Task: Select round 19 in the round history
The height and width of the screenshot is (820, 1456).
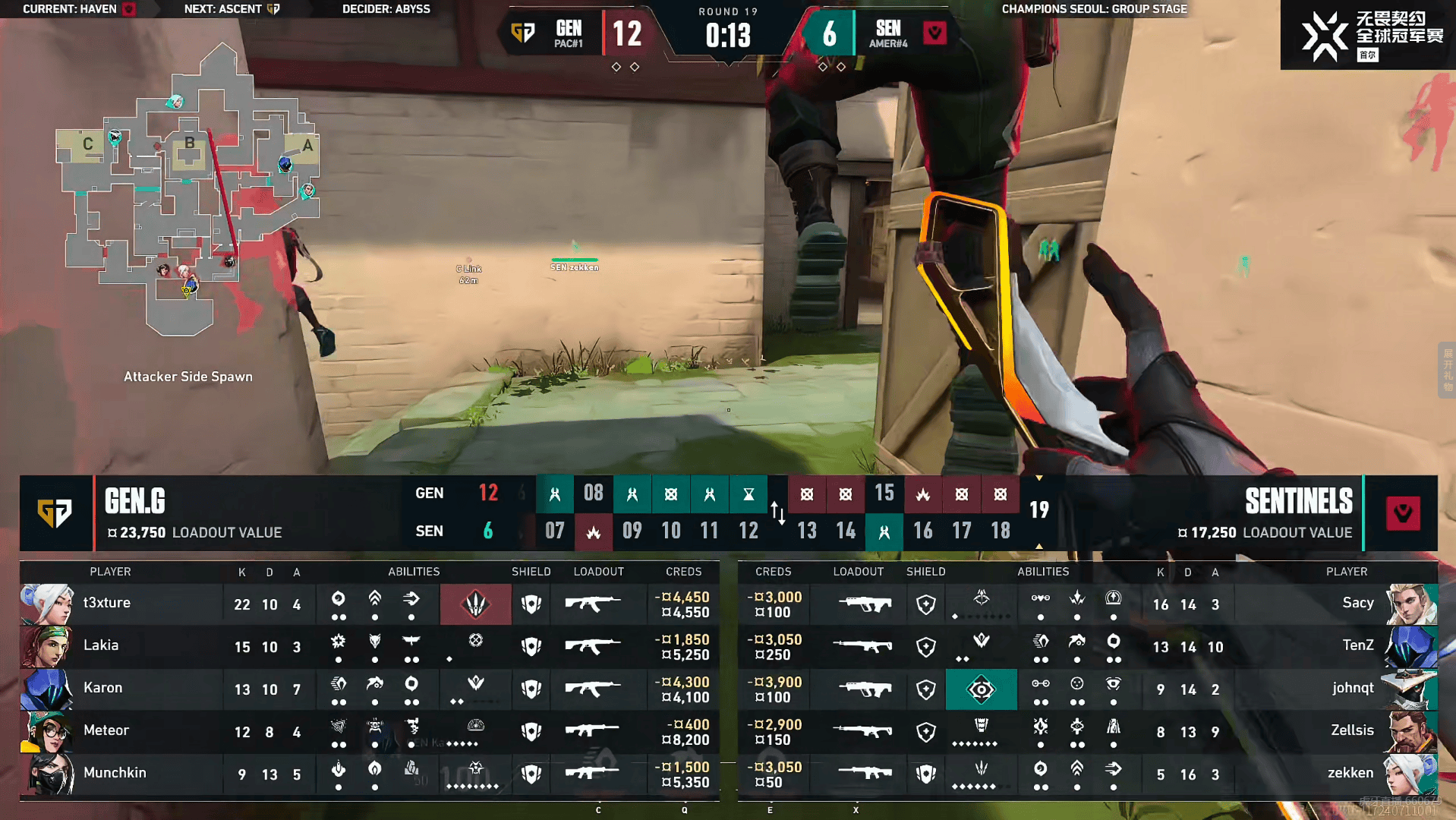Action: pos(1038,510)
